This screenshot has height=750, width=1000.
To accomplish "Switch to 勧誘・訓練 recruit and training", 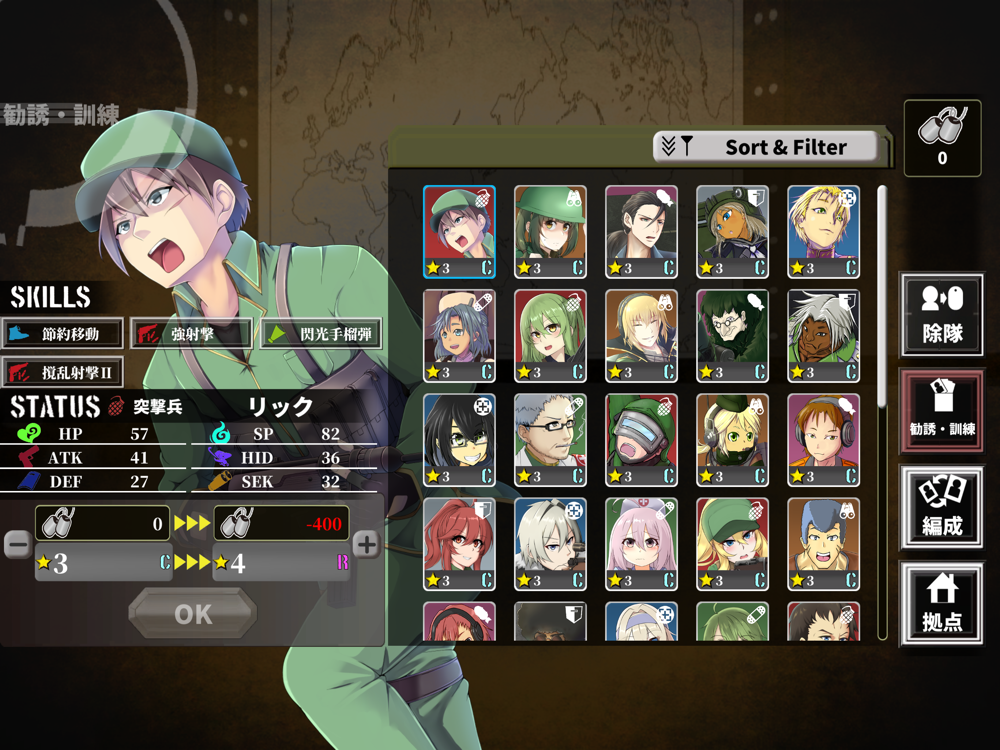I will (942, 410).
